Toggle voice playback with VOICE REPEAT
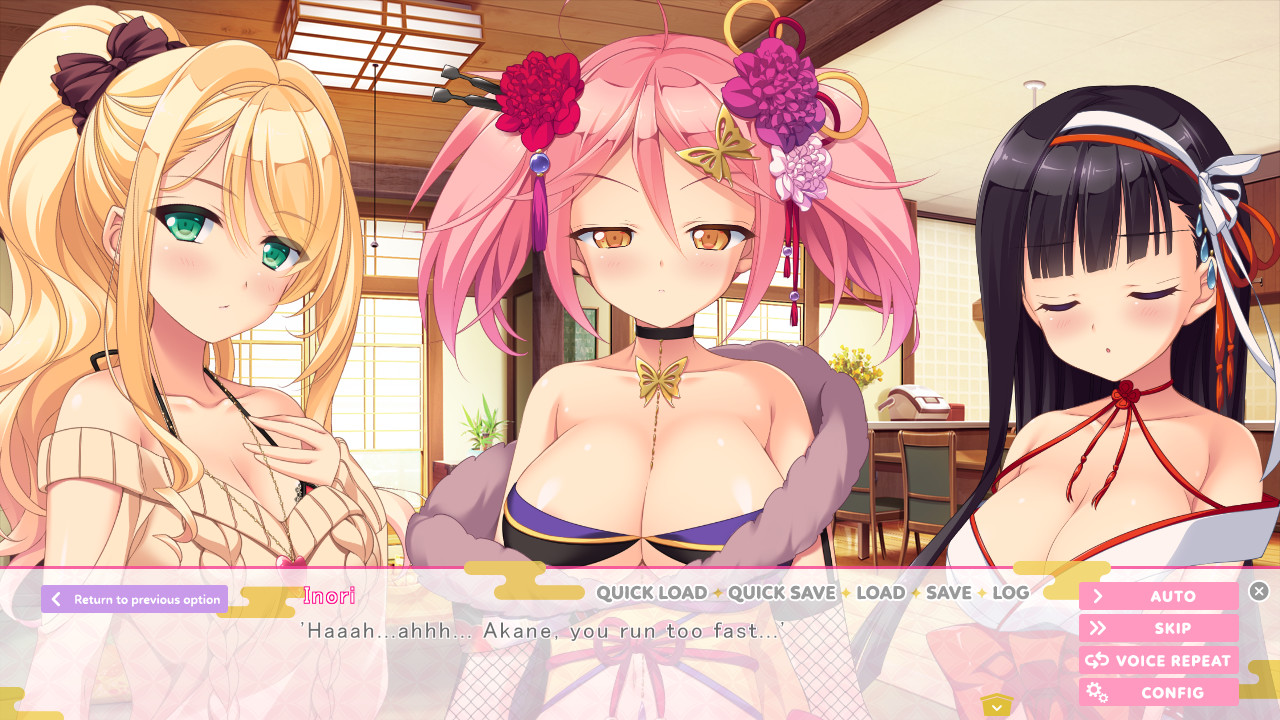1280x720 pixels. coord(1158,659)
